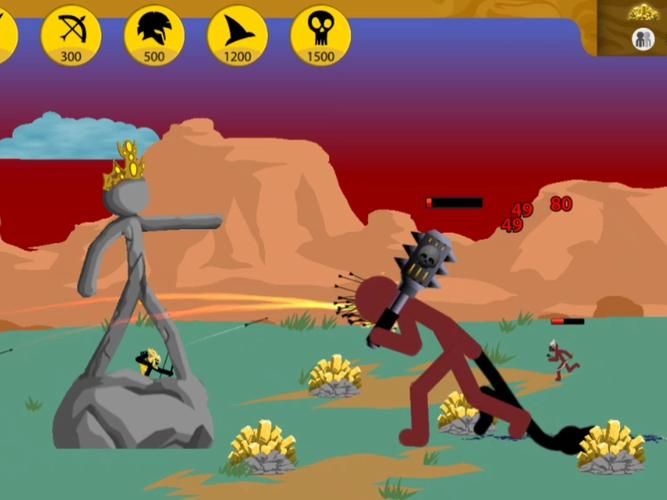
Task: Spawn the skull Giant unit for 1500
Action: (320, 35)
